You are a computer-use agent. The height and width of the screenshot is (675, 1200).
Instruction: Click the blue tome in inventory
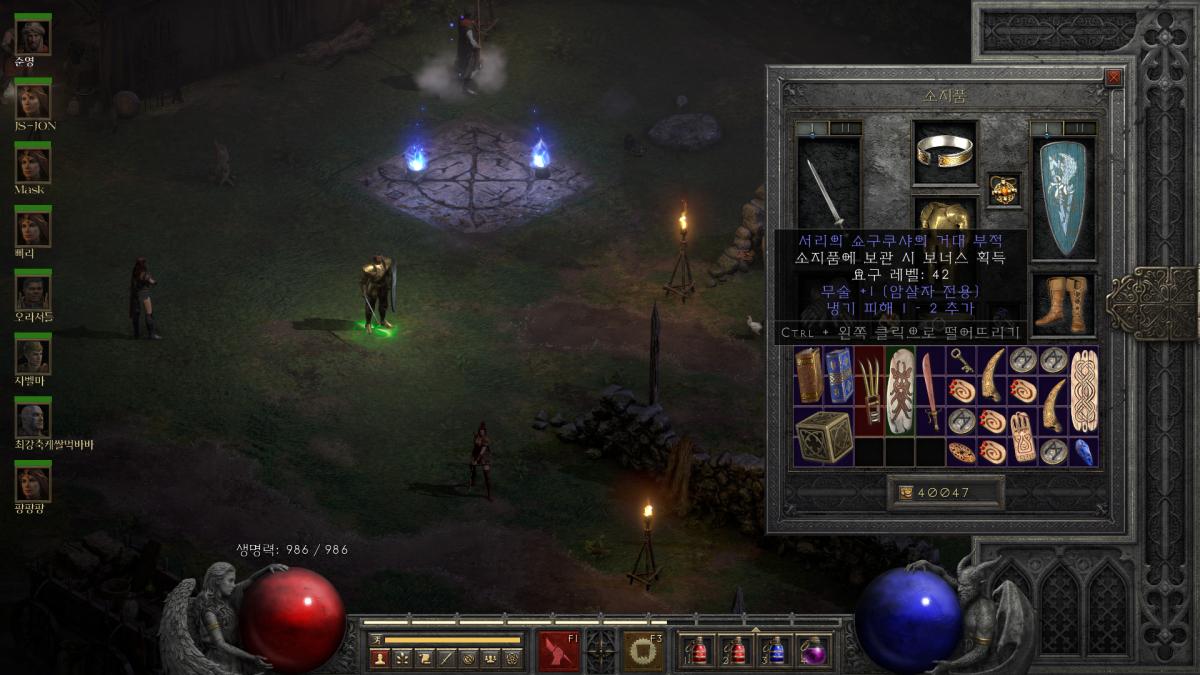point(840,375)
